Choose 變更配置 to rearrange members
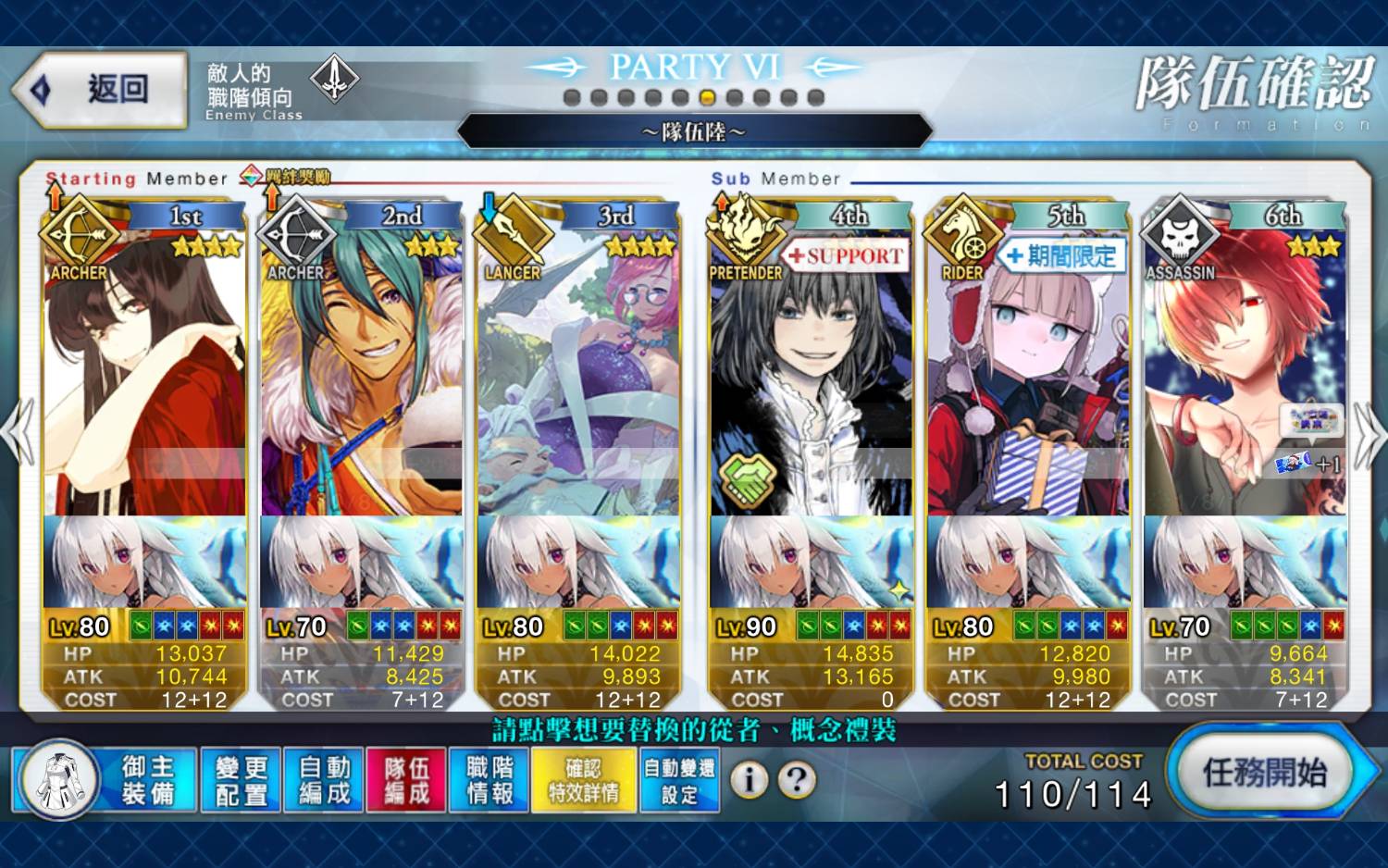 pos(241,780)
